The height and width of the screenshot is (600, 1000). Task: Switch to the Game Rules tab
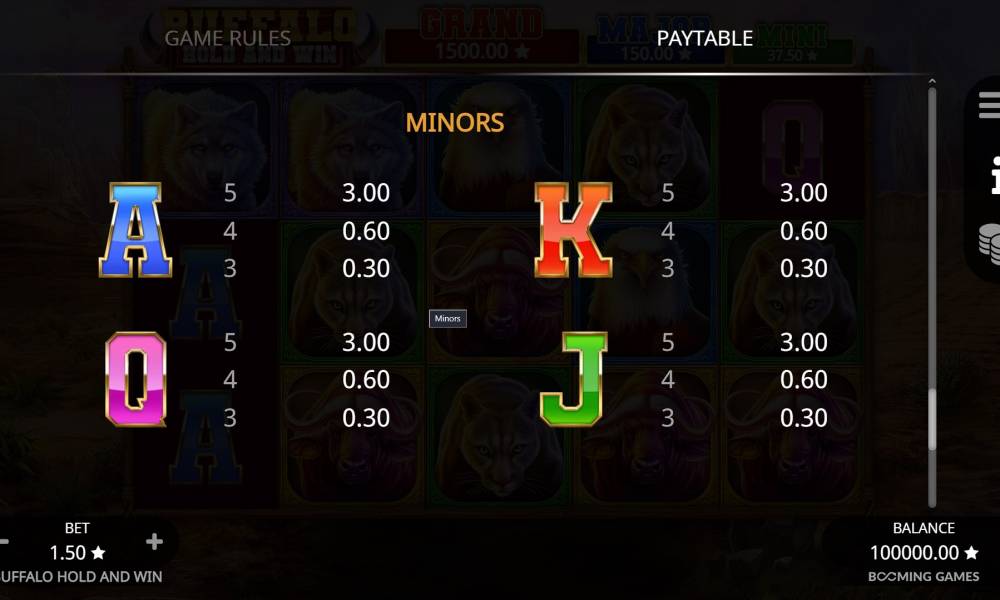[x=227, y=38]
